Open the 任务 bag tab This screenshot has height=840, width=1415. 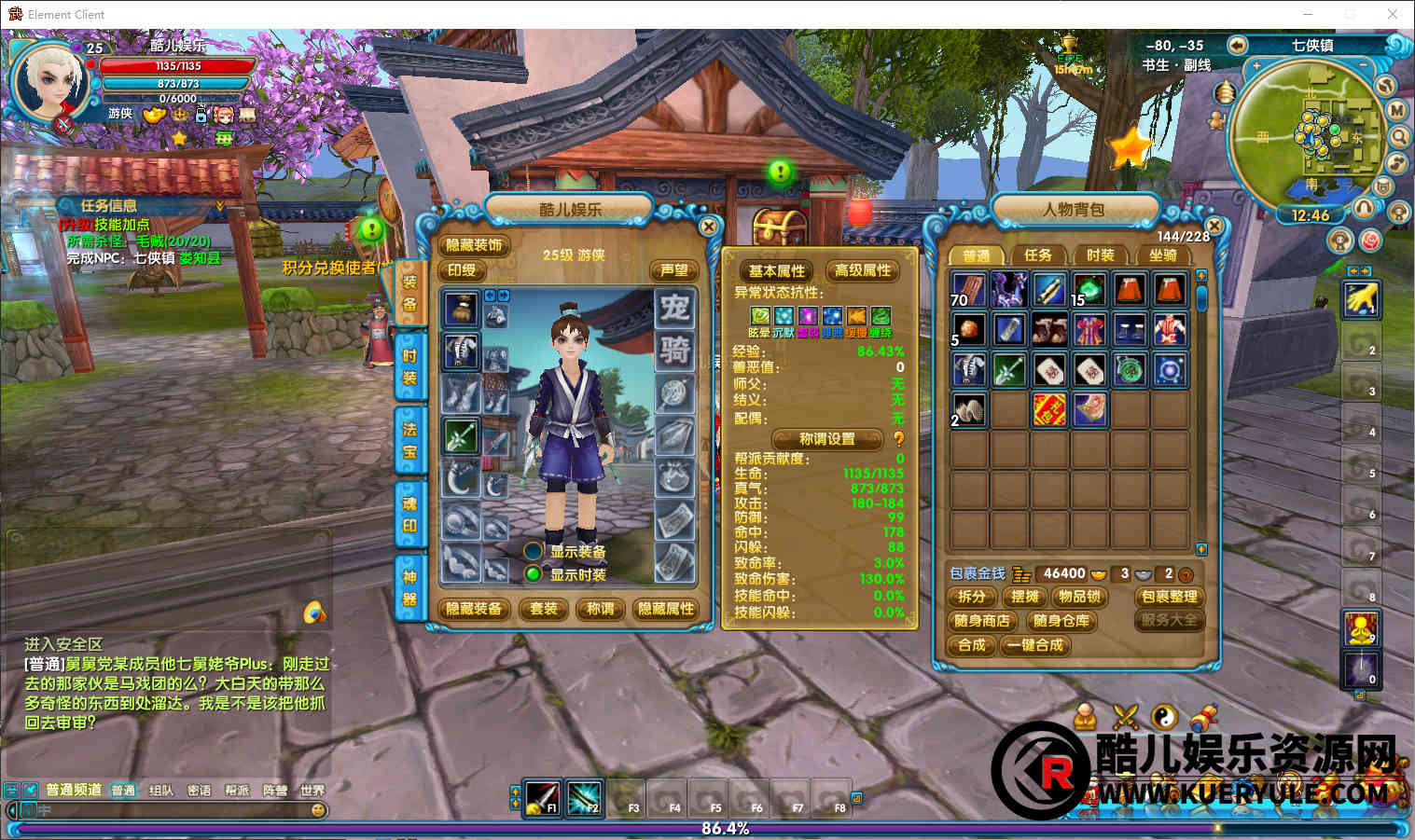[x=1037, y=255]
